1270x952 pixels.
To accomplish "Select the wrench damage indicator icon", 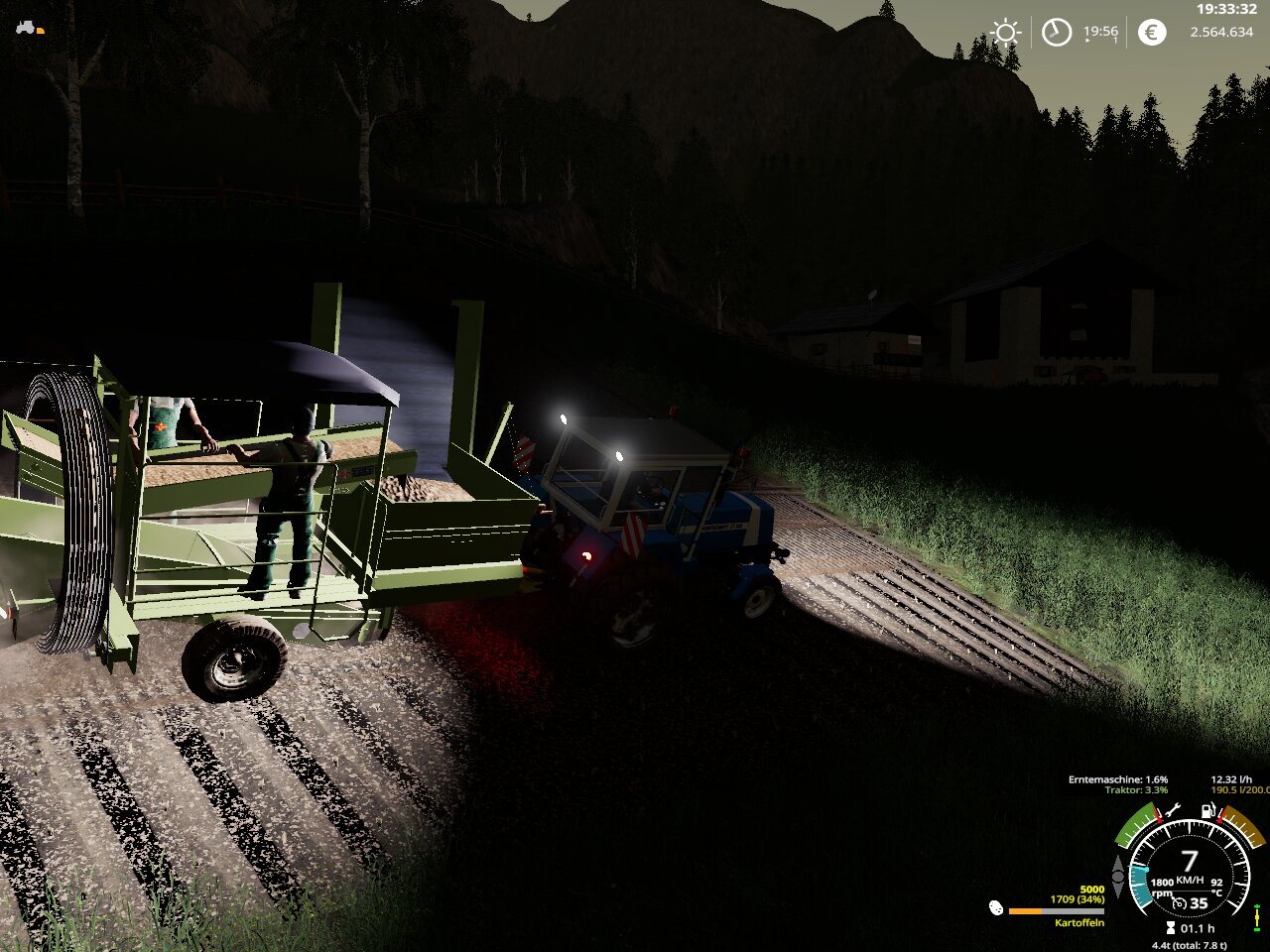I will [x=1173, y=810].
